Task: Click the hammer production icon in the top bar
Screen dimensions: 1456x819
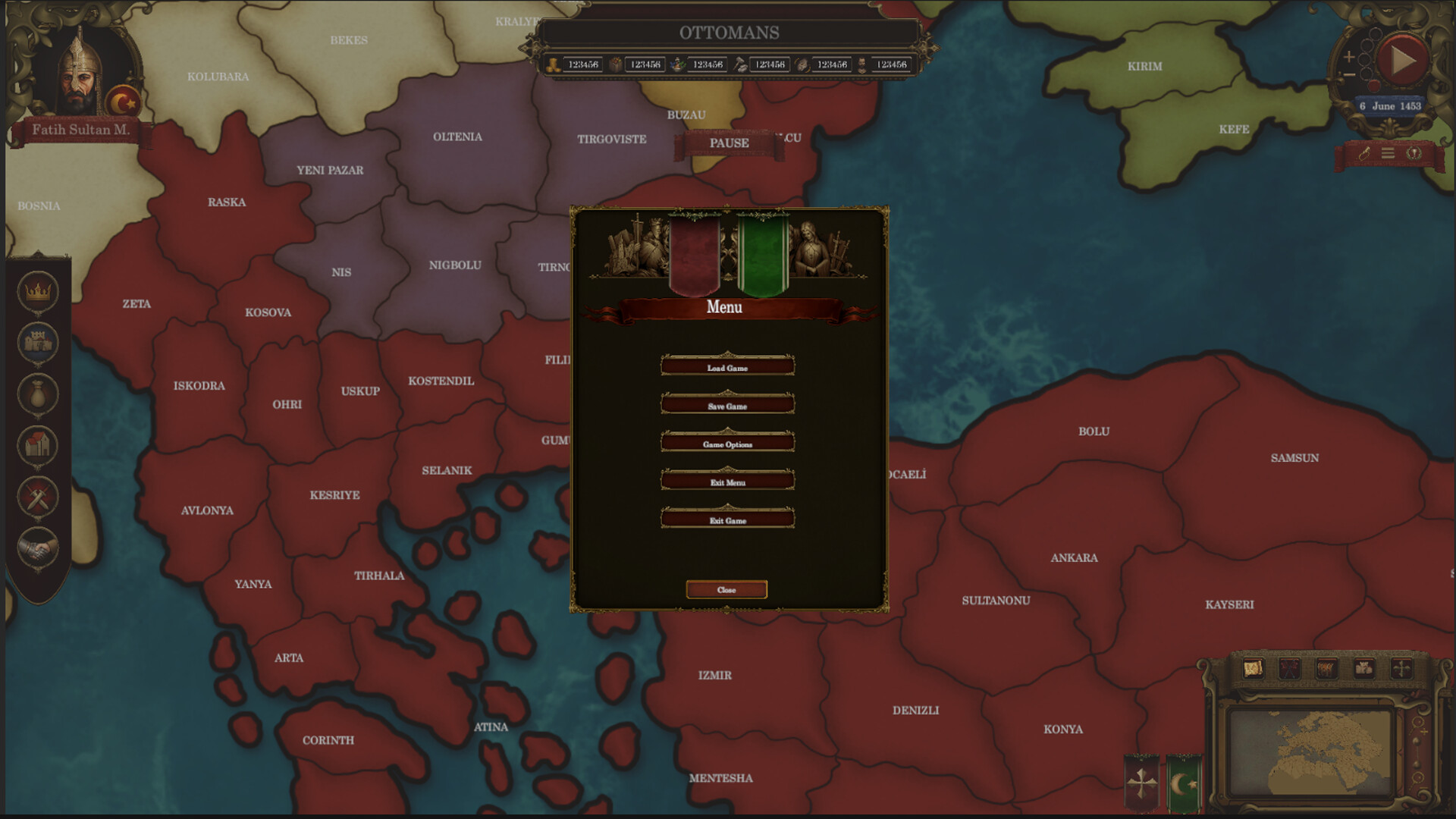Action: click(x=739, y=64)
